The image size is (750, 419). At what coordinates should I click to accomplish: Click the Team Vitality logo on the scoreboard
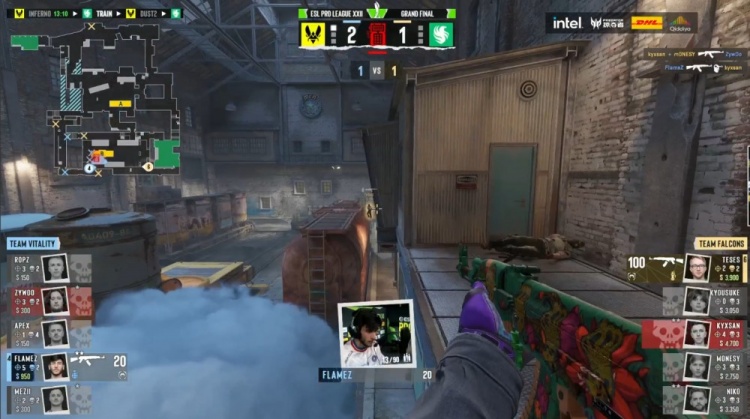point(313,35)
